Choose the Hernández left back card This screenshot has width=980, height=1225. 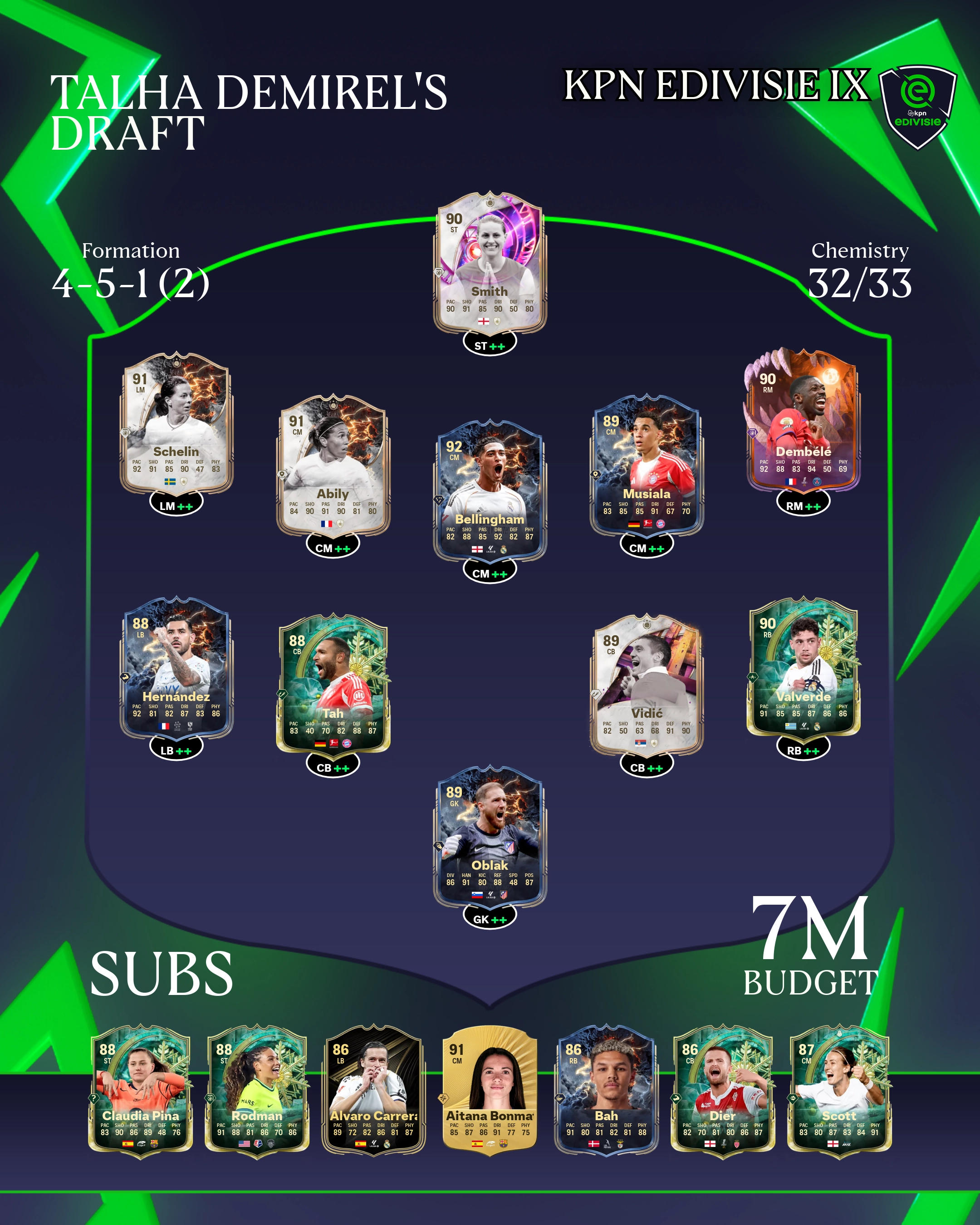176,667
